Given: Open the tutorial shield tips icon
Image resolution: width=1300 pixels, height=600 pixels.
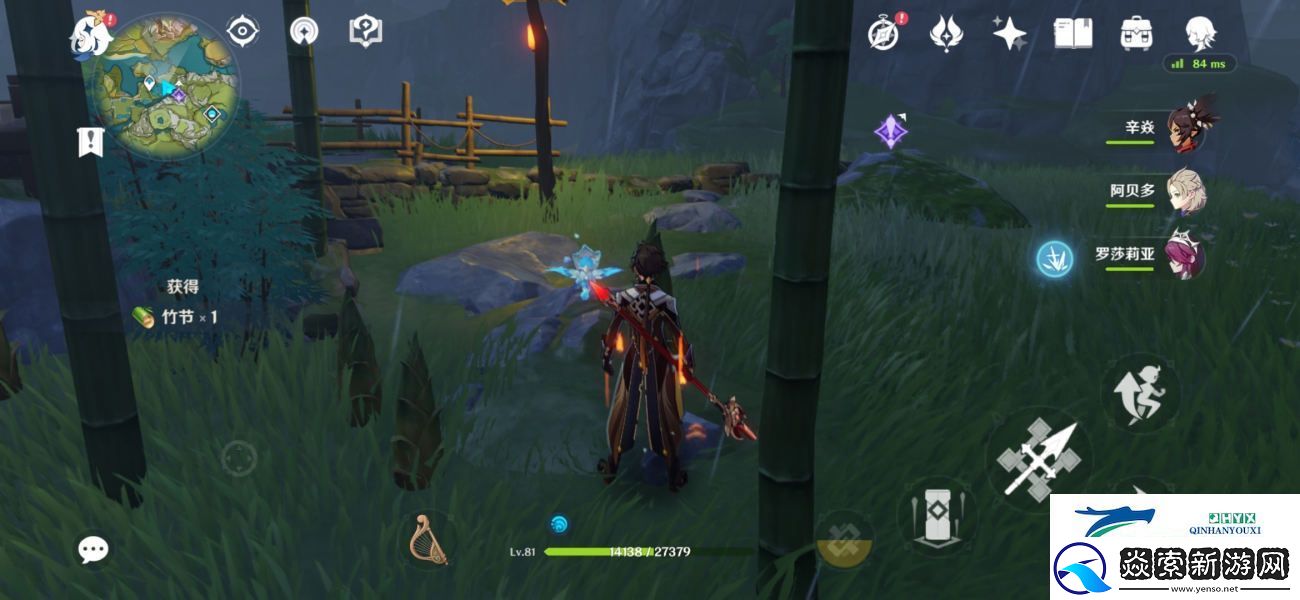Looking at the screenshot, I should 365,31.
